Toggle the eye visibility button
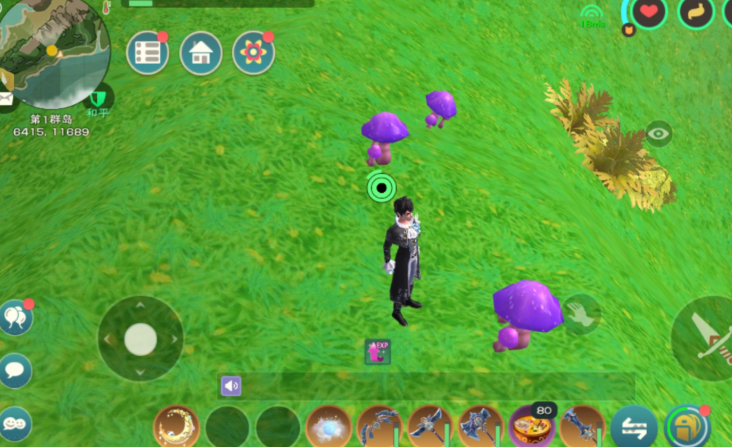This screenshot has width=732, height=447. 658,133
